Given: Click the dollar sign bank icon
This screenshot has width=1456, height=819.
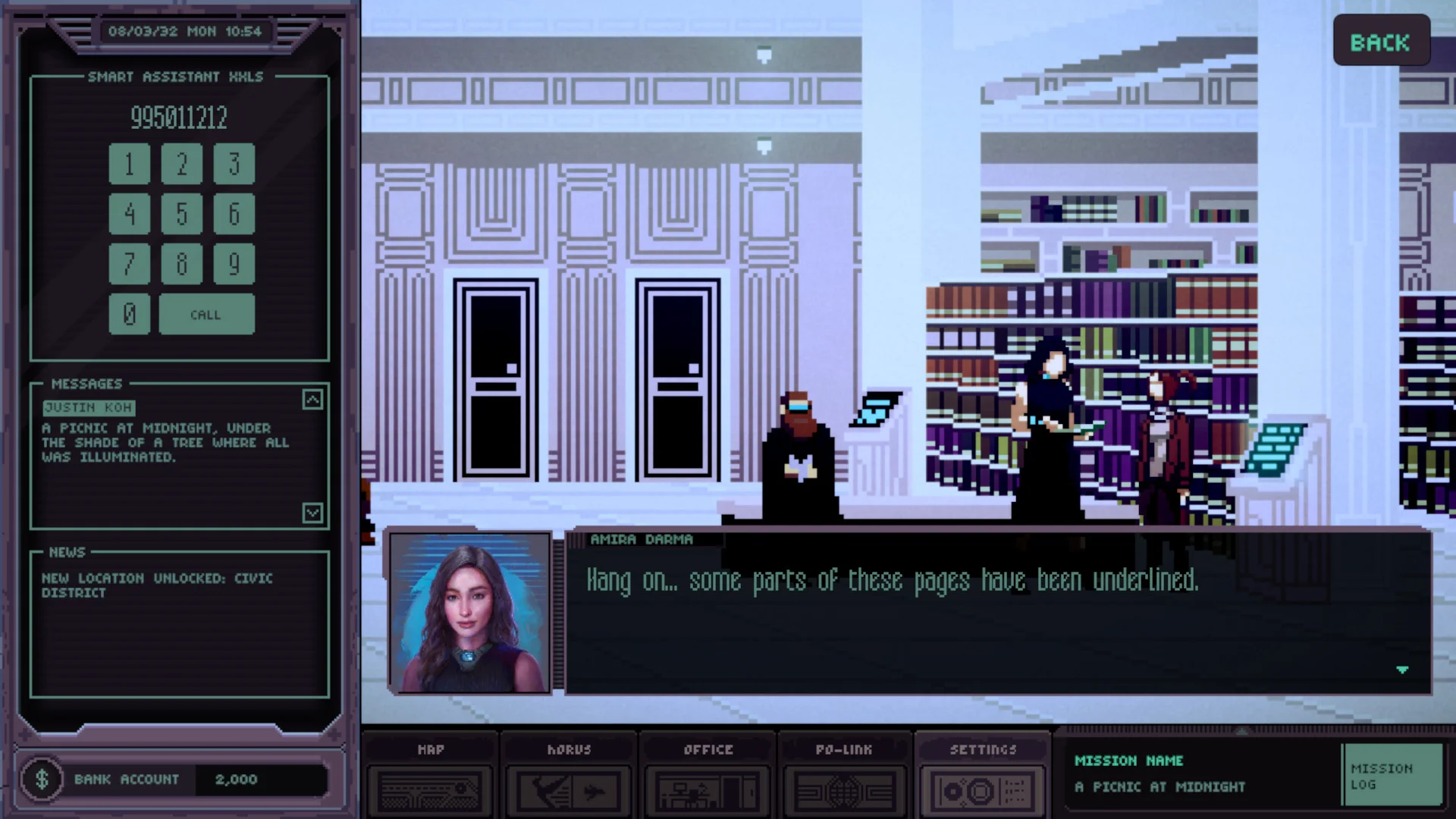Looking at the screenshot, I should point(43,779).
